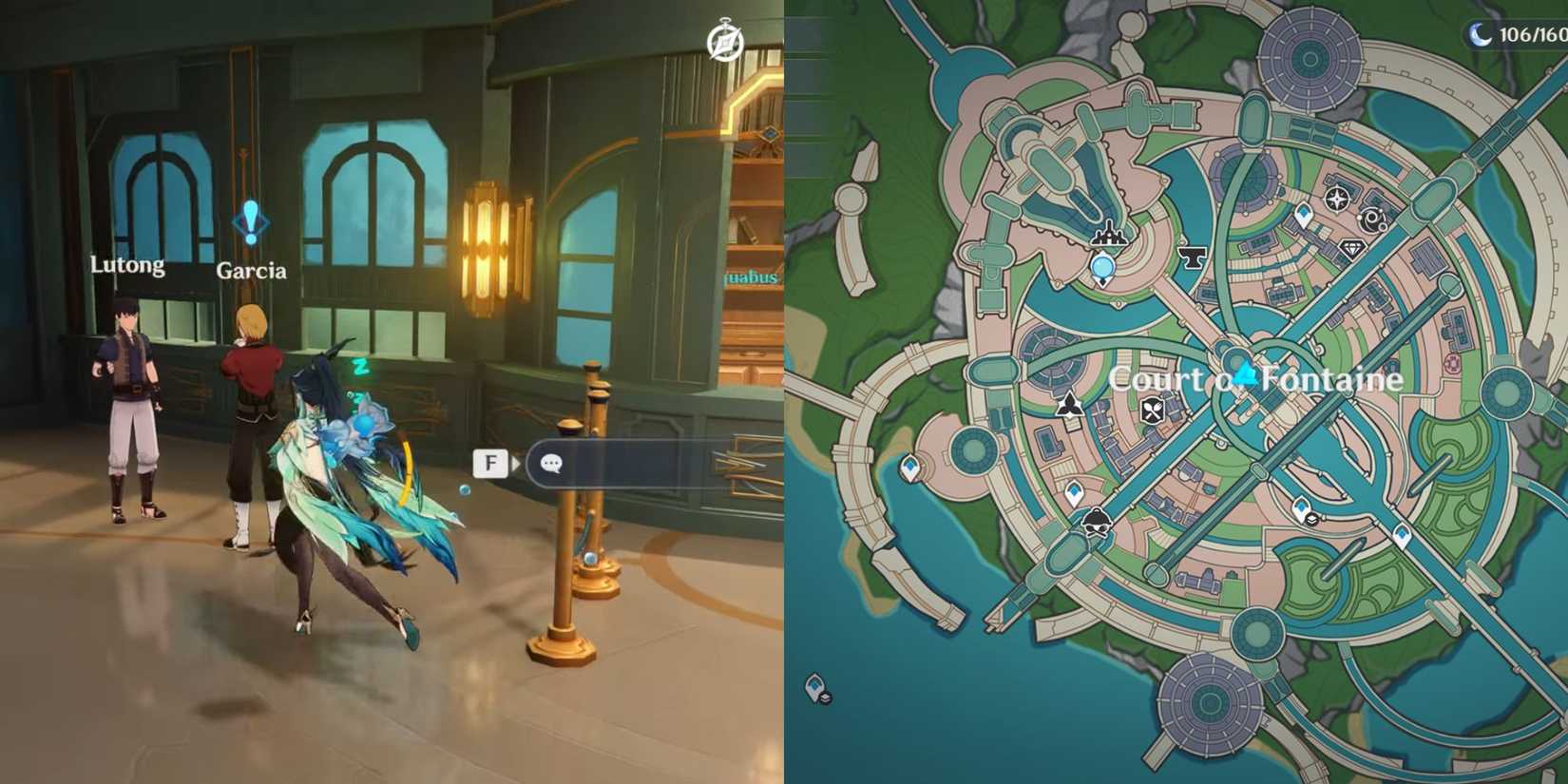Click Lutong's name label
Image resolution: width=1568 pixels, height=784 pixels.
(x=126, y=265)
